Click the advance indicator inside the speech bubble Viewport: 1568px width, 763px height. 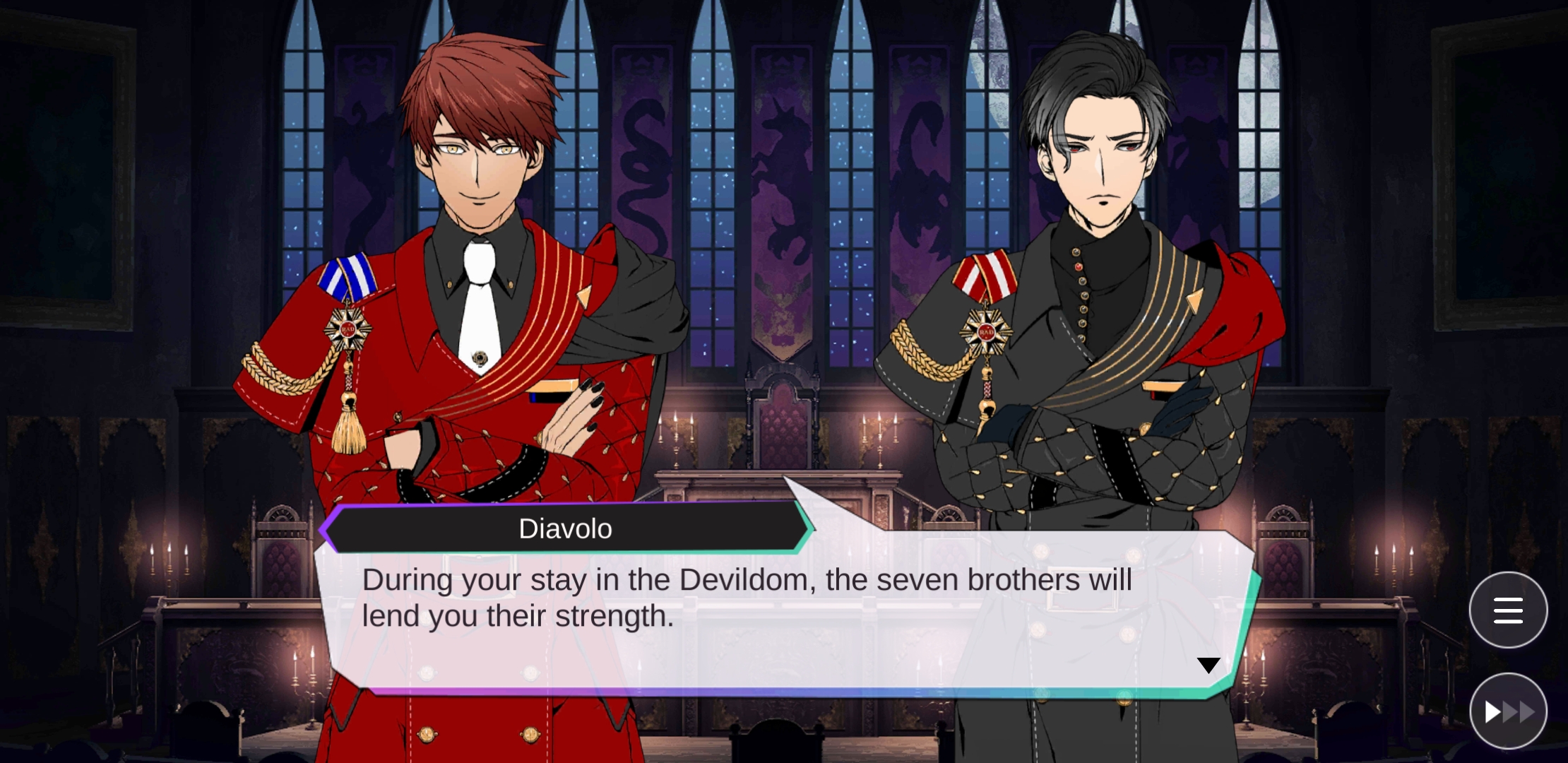(x=1209, y=664)
